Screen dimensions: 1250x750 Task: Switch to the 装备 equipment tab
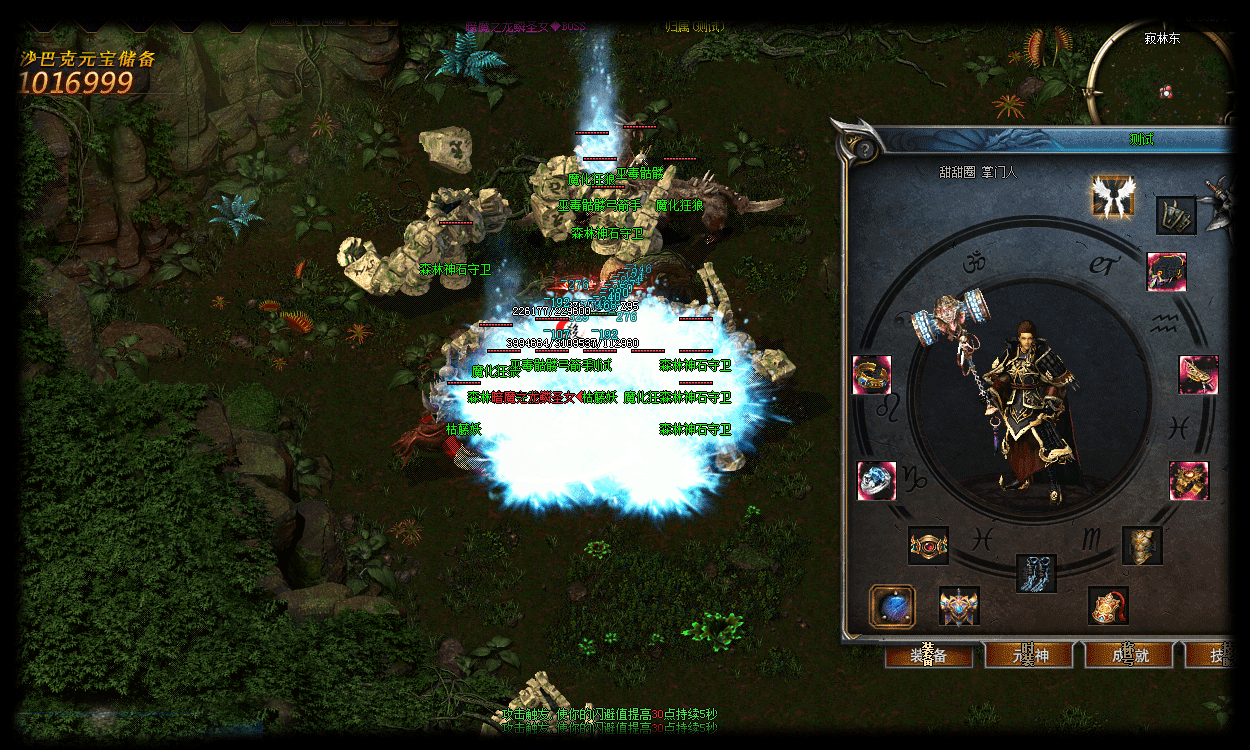pos(929,655)
